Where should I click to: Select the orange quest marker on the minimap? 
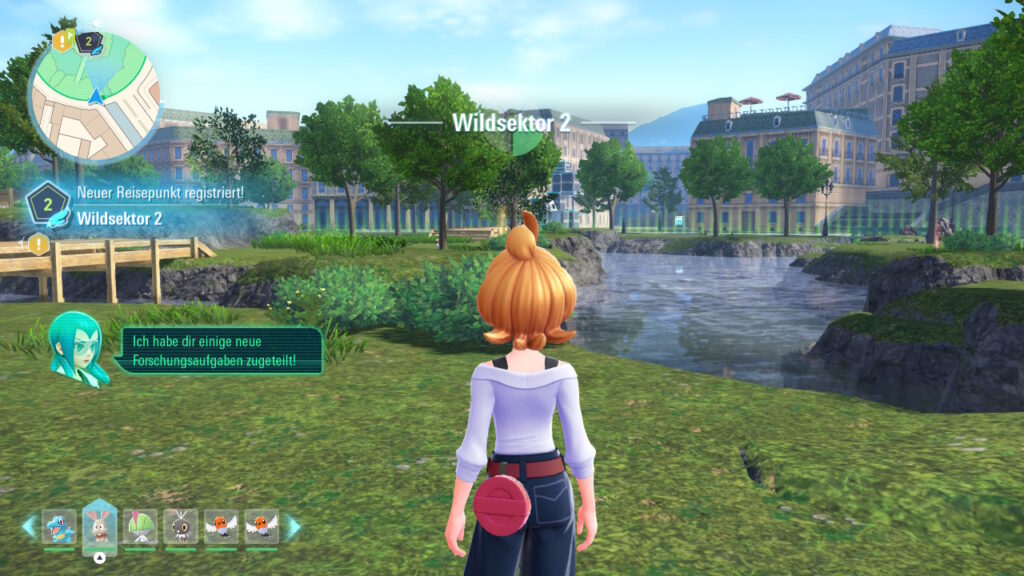(63, 41)
